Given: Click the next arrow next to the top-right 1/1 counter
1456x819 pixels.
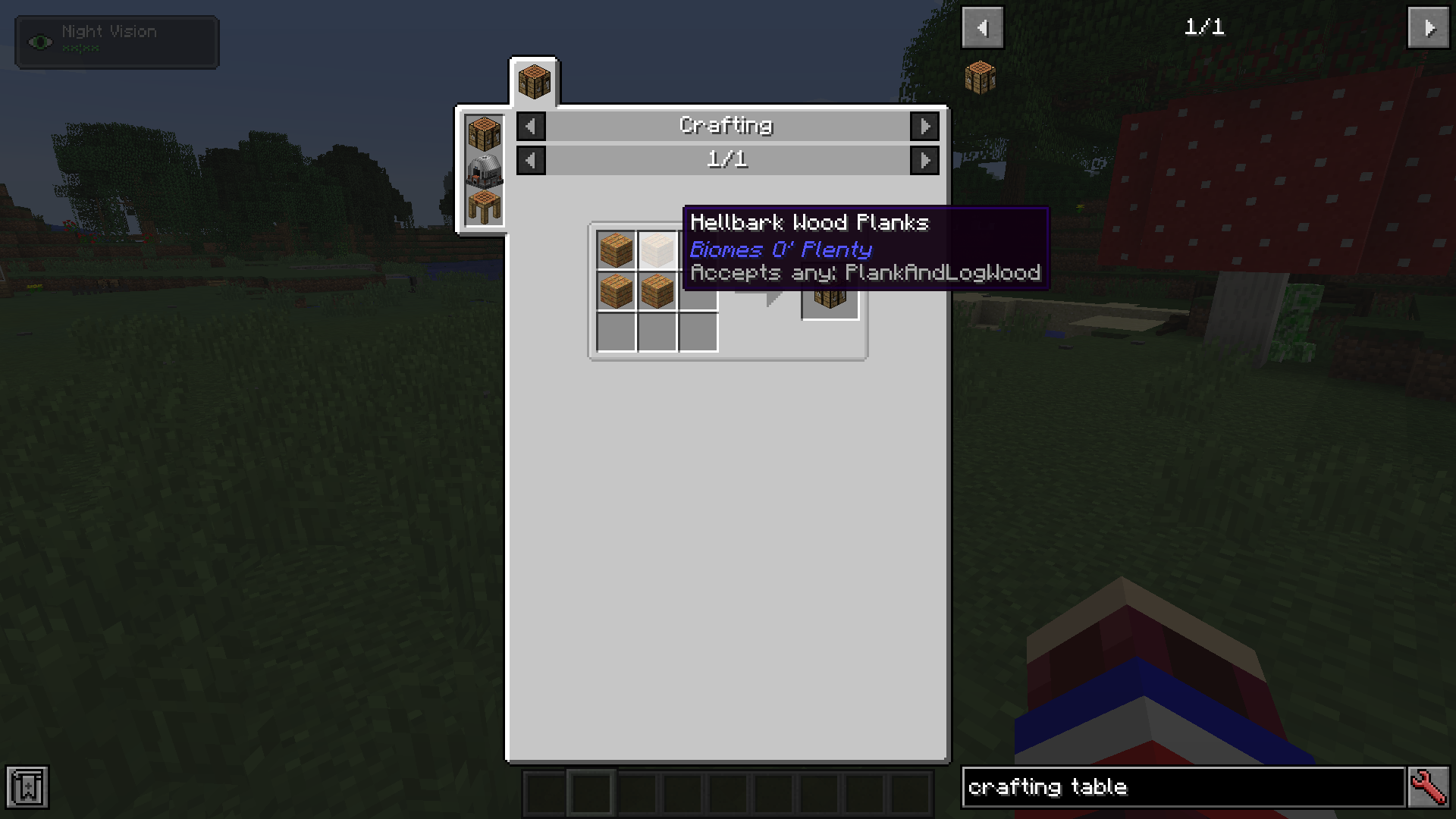Looking at the screenshot, I should pos(1429,29).
